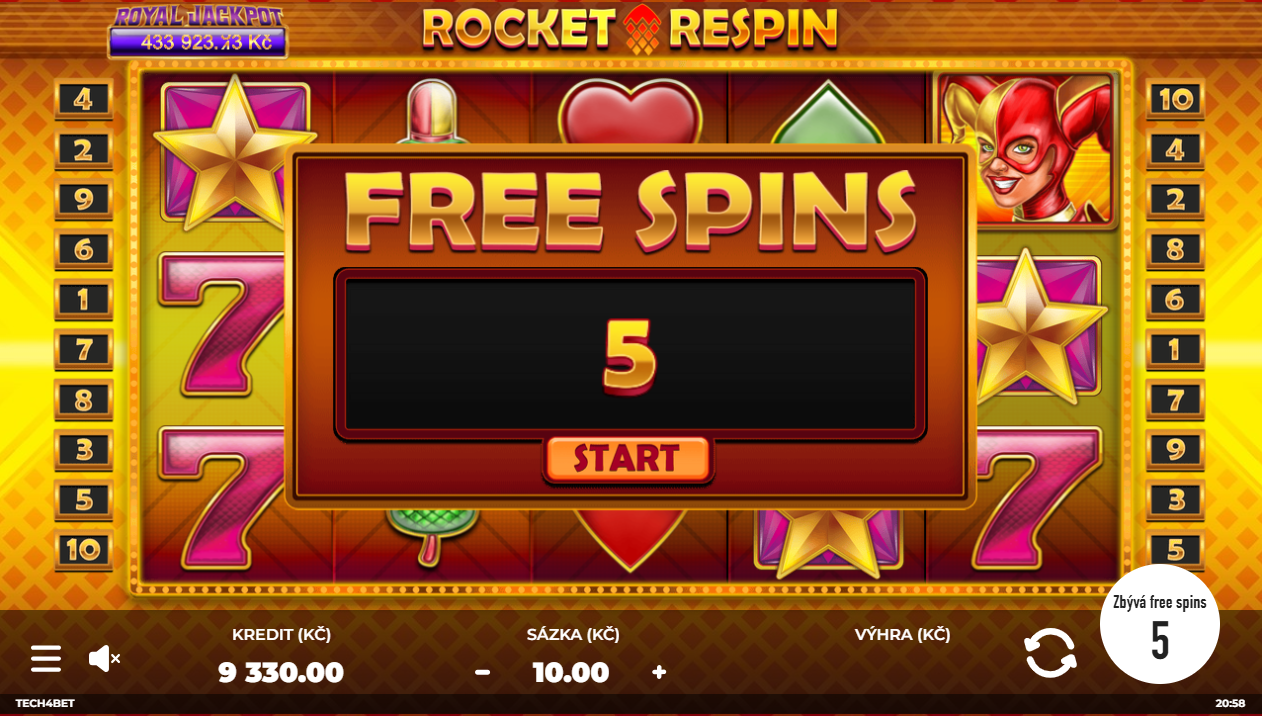Click the Royal Jackpot banner
The width and height of the screenshot is (1262, 716).
pos(198,31)
